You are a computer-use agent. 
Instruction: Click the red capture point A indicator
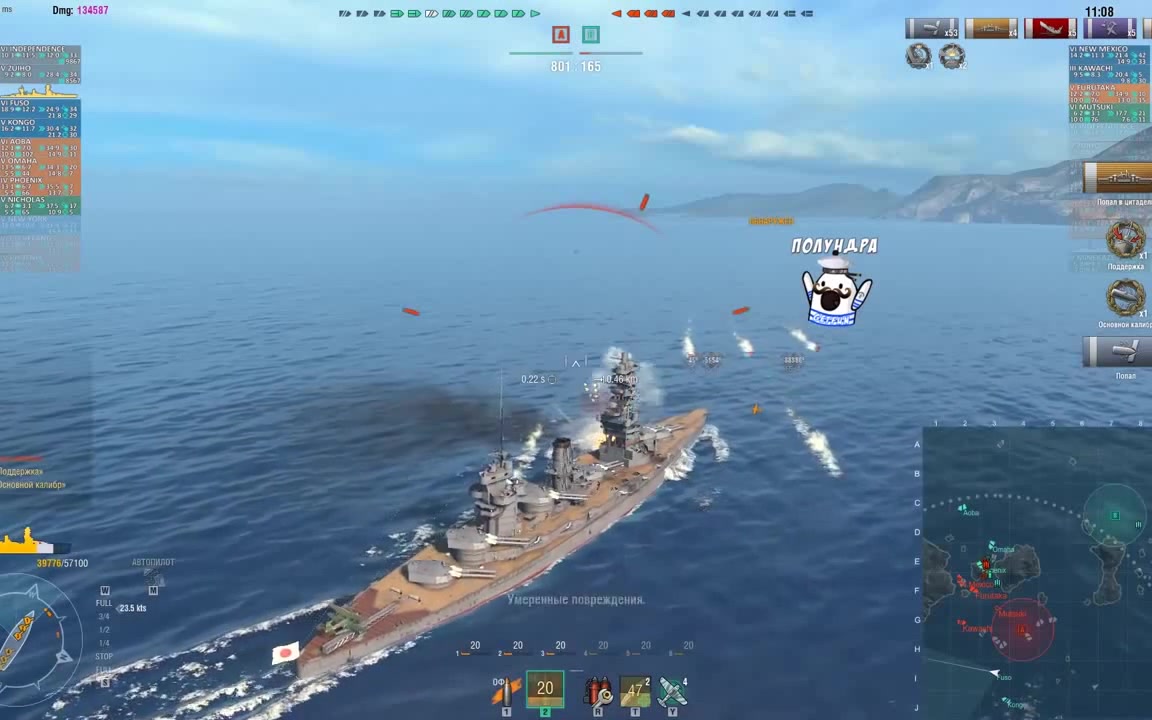click(x=561, y=35)
